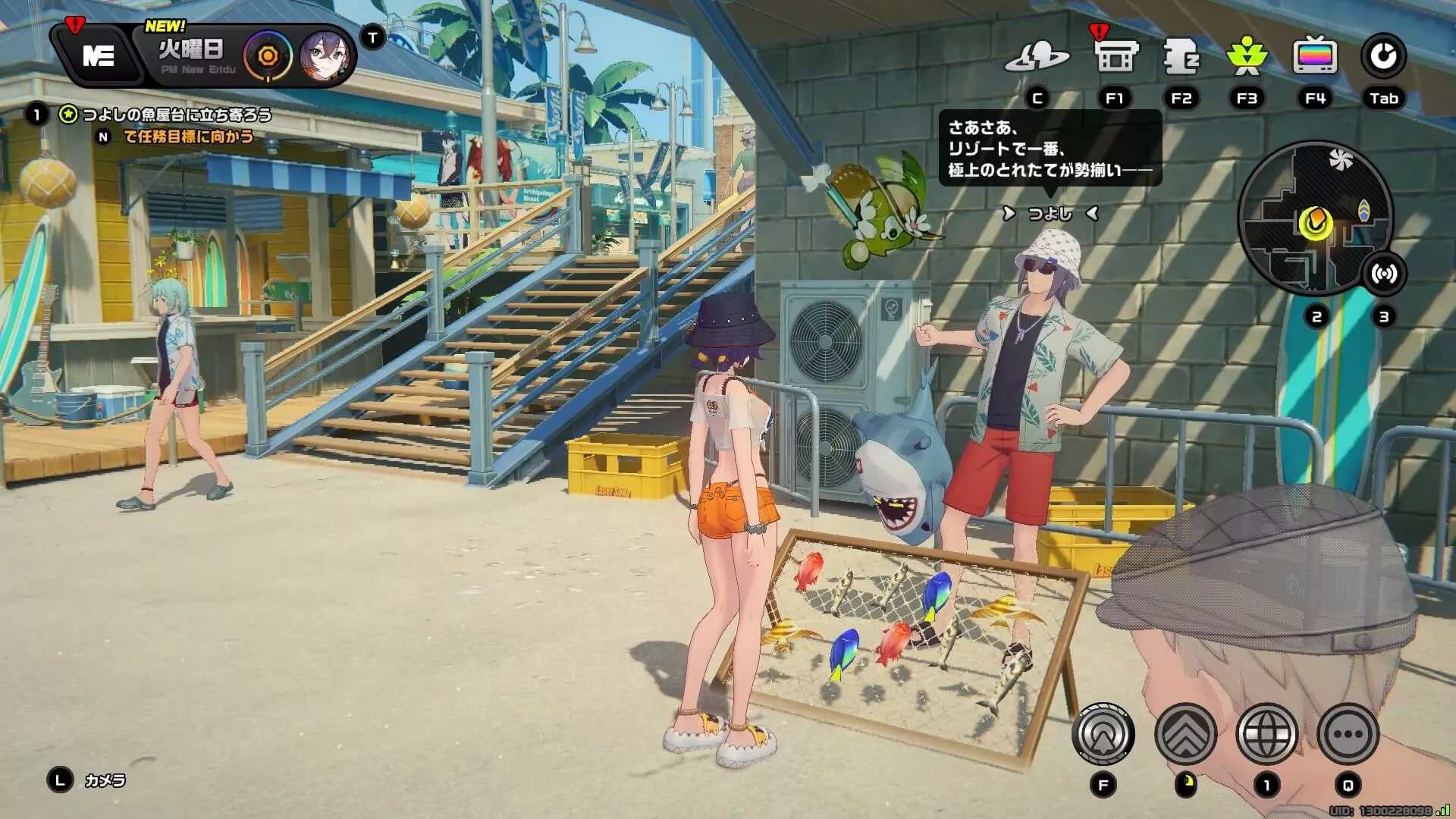Open the sleeping figure icon

point(1181,57)
